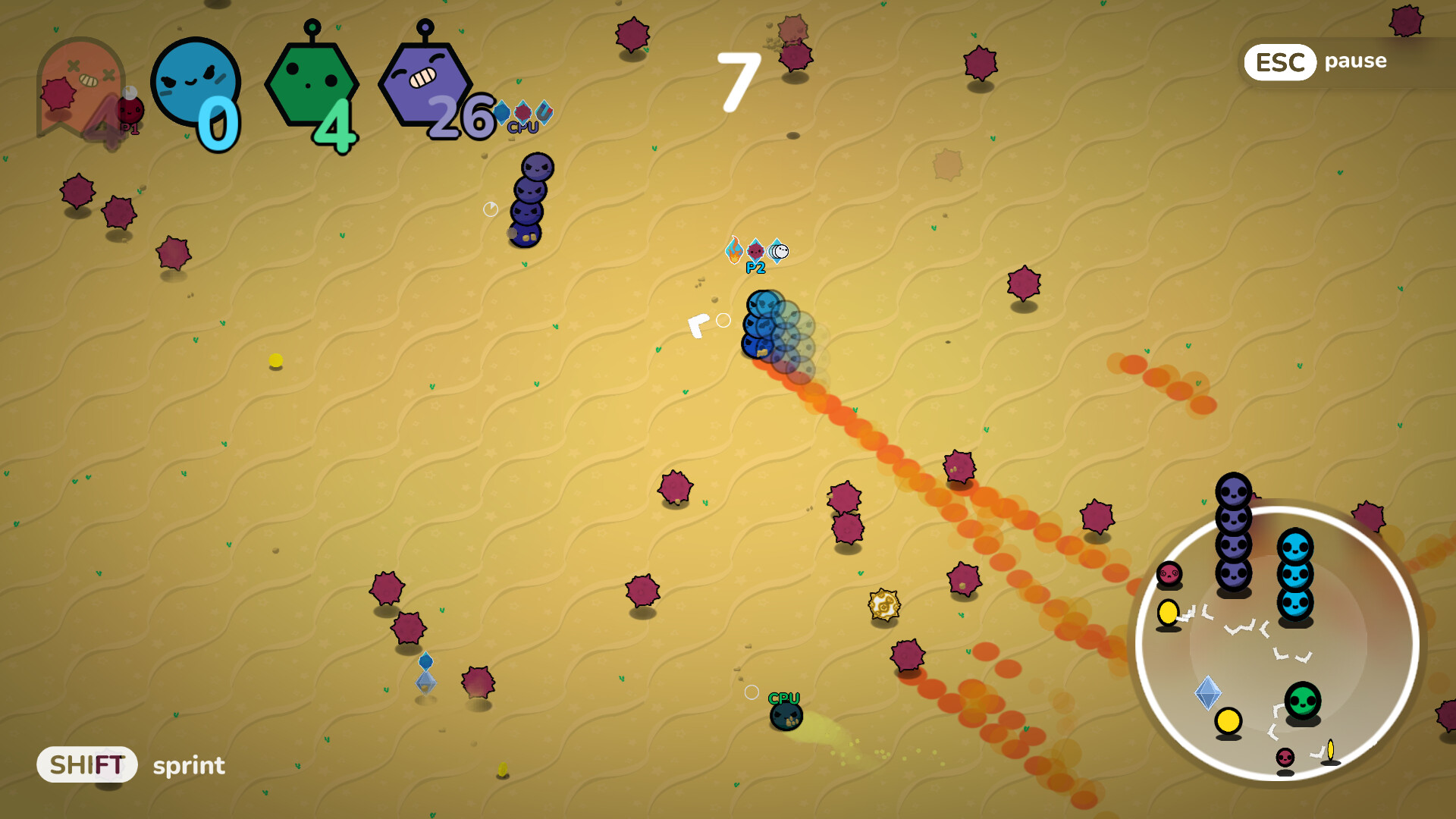Click the blue gem buff icon beside CPU label
The image size is (1456, 819).
point(502,112)
